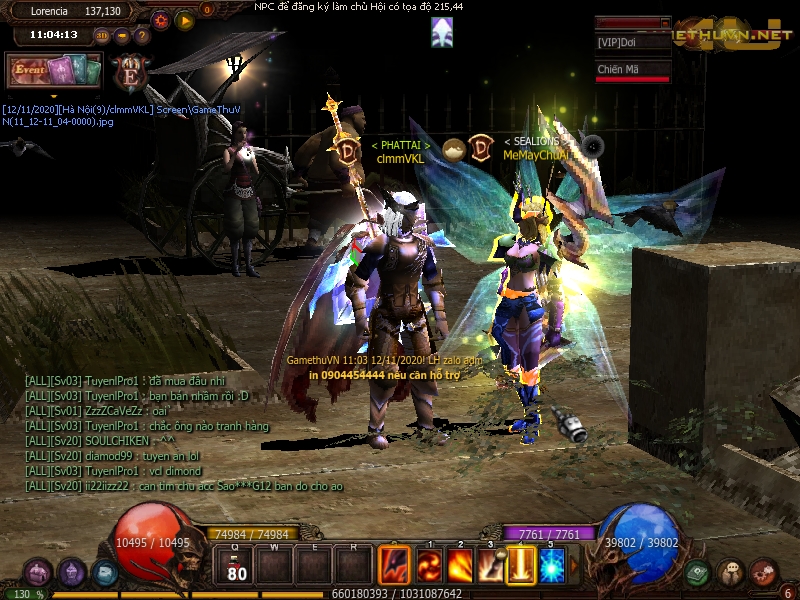Select the highlighted fire pillar skill

pyautogui.click(x=521, y=566)
